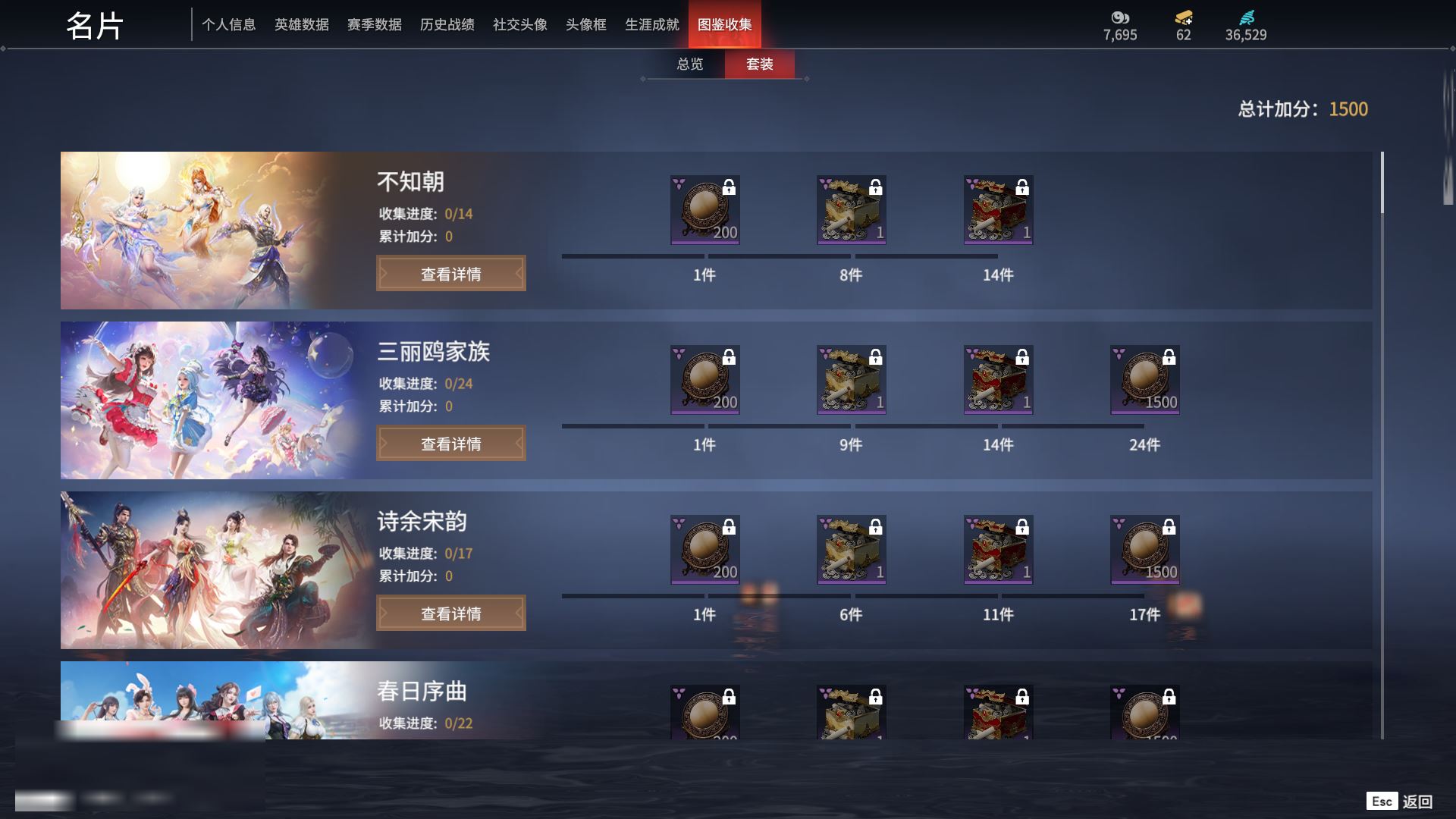Choose the 诗余宋韵 6件 gold chest reward
Image resolution: width=1456 pixels, height=819 pixels.
point(851,550)
